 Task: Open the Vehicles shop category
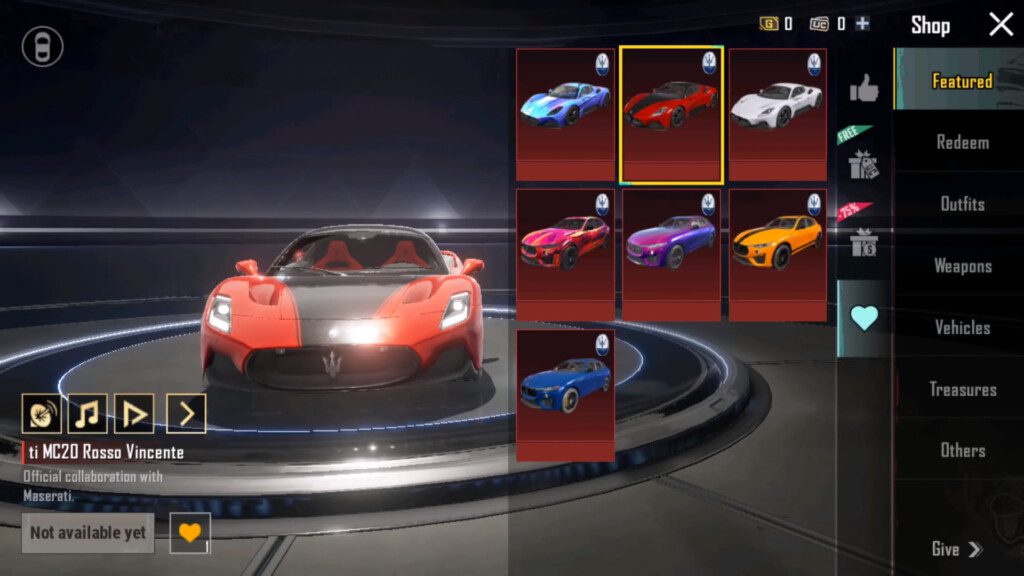[961, 327]
